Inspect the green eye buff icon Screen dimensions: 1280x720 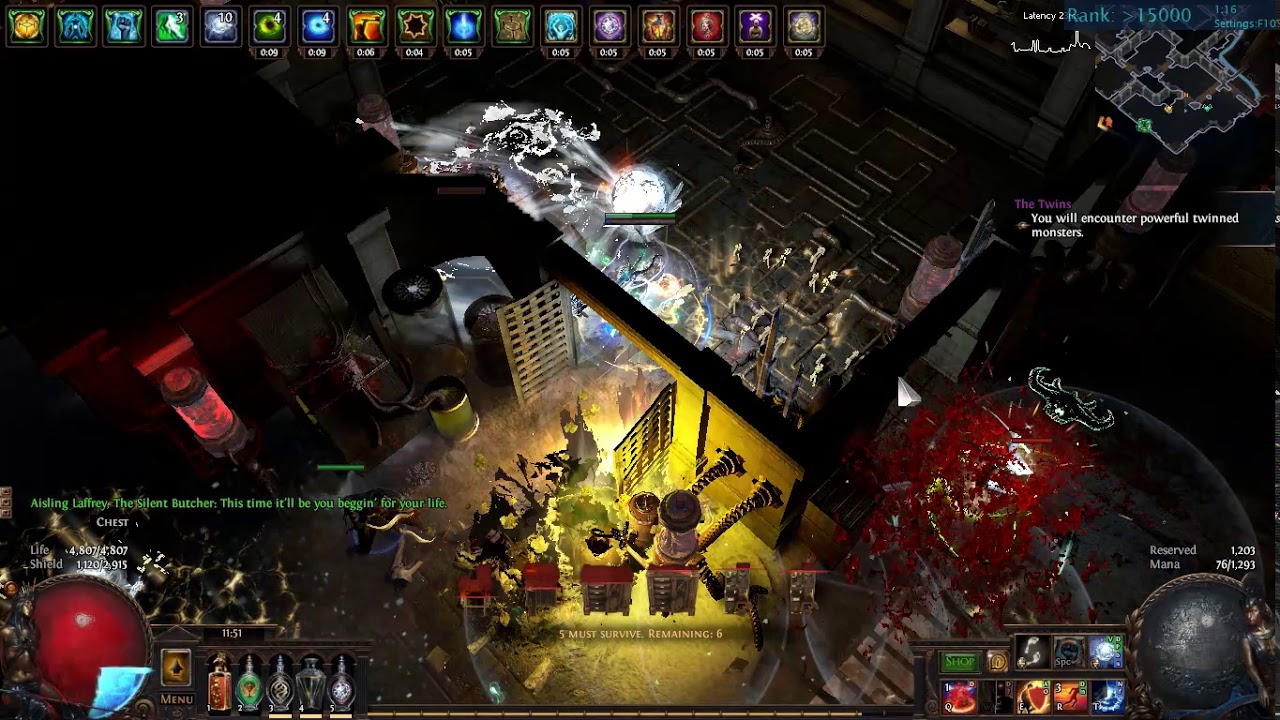pos(268,26)
